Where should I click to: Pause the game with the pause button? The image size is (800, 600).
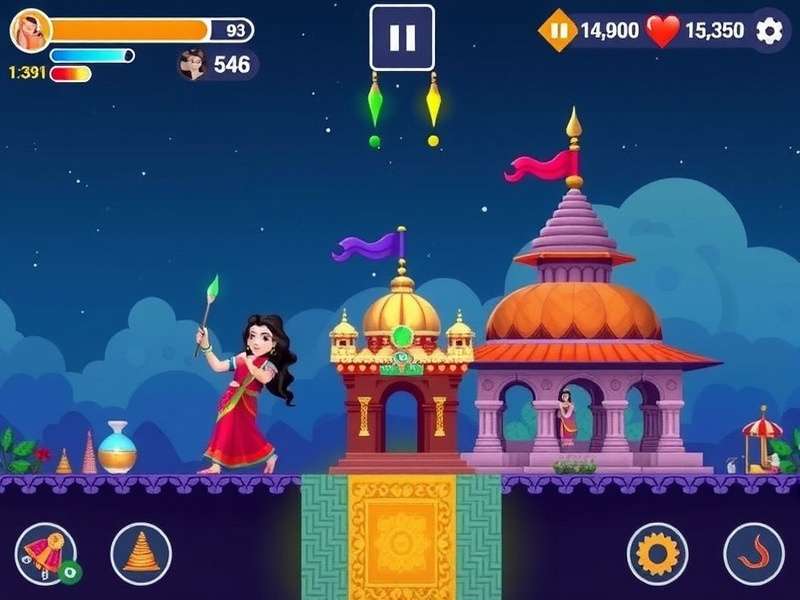coord(402,37)
